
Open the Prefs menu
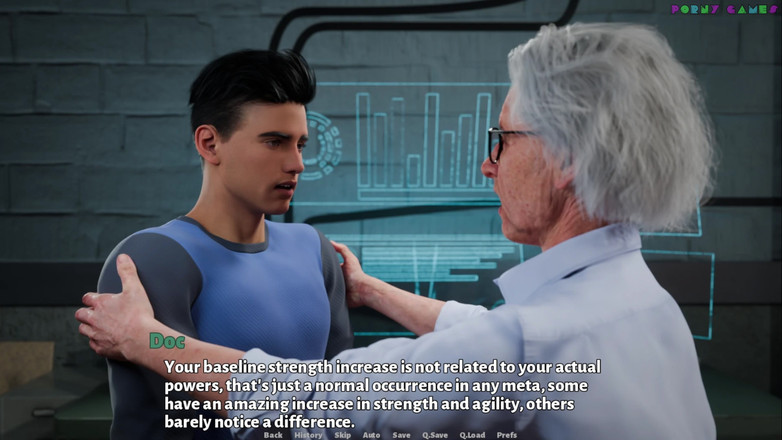tap(507, 435)
